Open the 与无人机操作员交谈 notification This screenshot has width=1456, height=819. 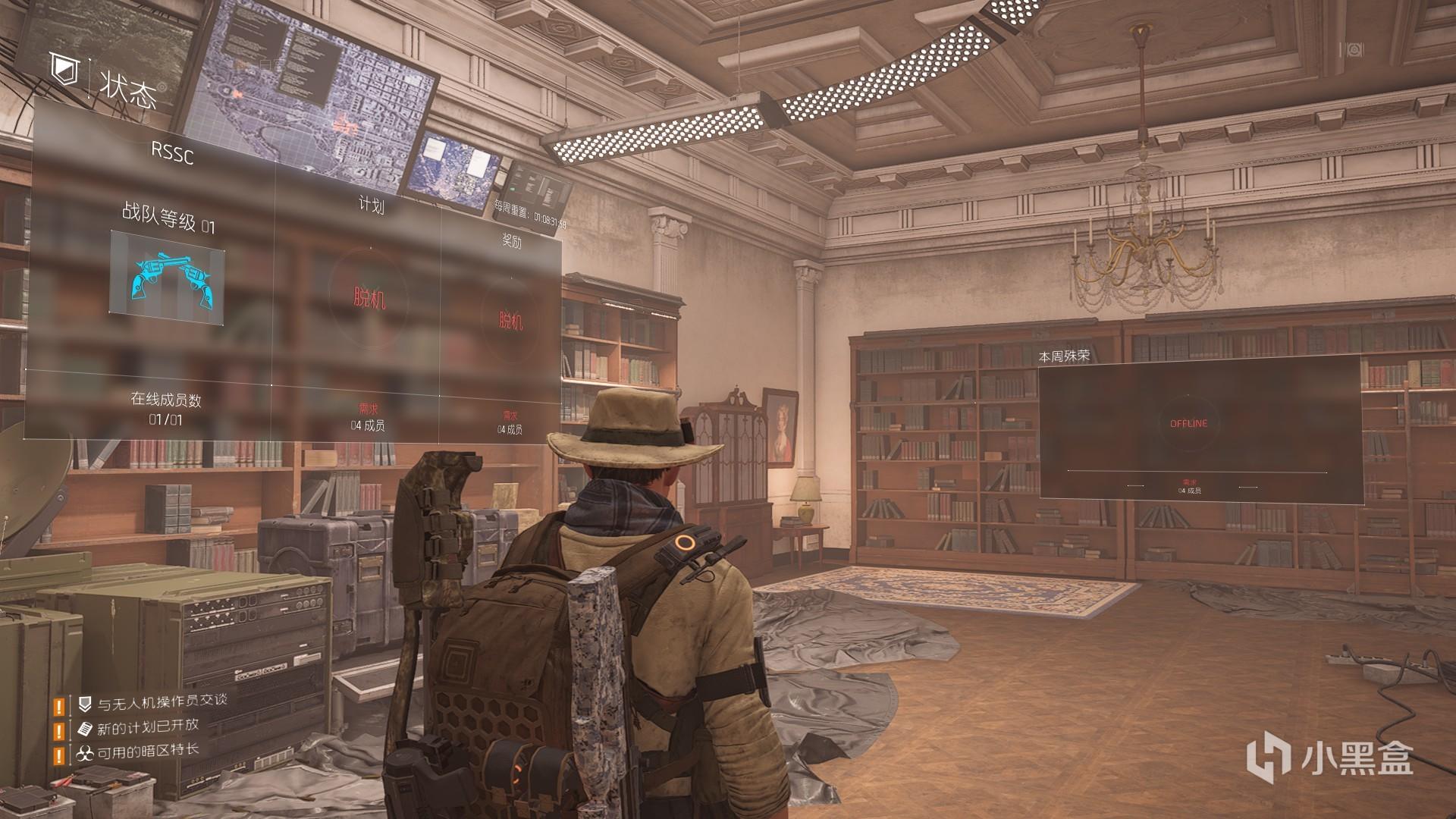coord(162,703)
